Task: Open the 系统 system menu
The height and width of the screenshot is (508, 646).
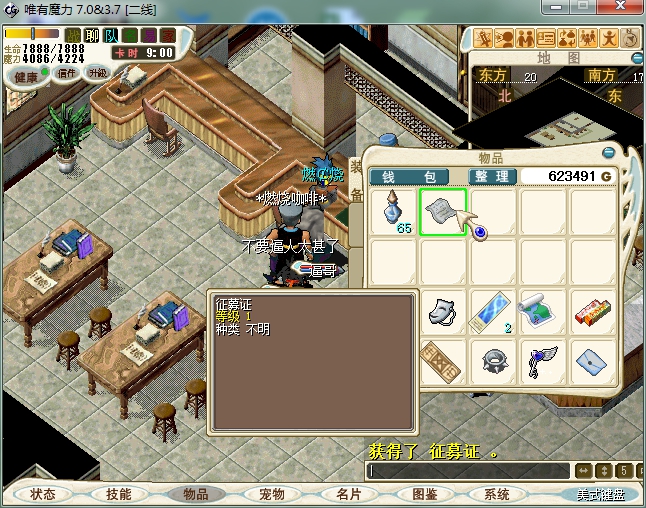Action: (497, 494)
